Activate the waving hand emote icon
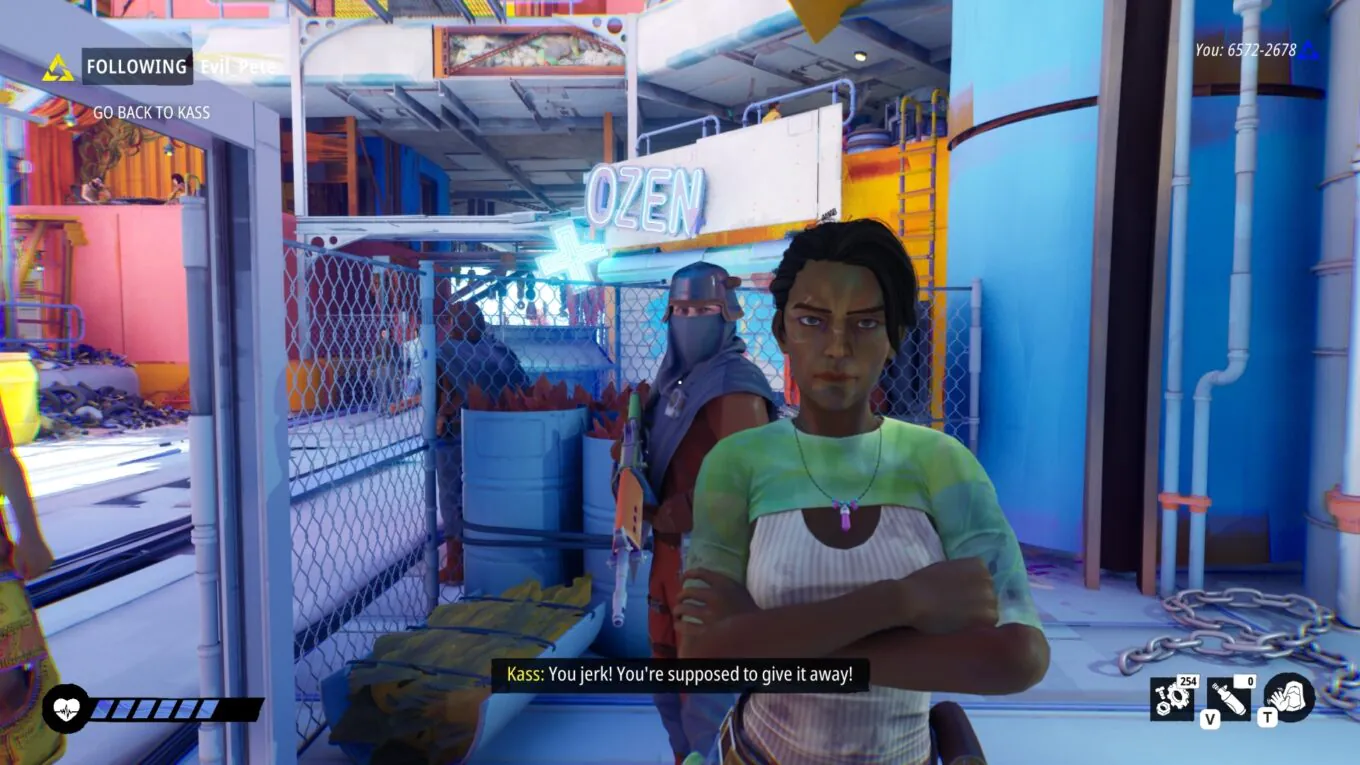 [1289, 697]
